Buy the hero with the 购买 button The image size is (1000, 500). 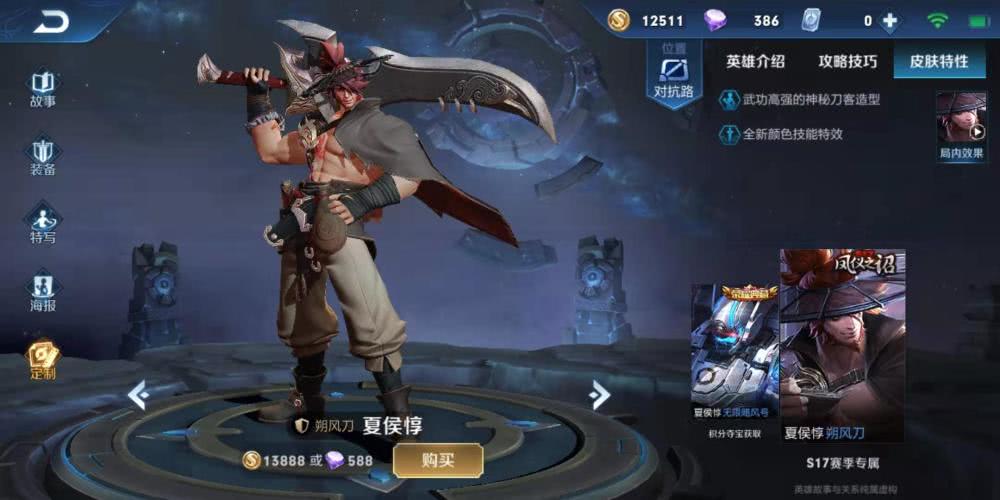438,460
